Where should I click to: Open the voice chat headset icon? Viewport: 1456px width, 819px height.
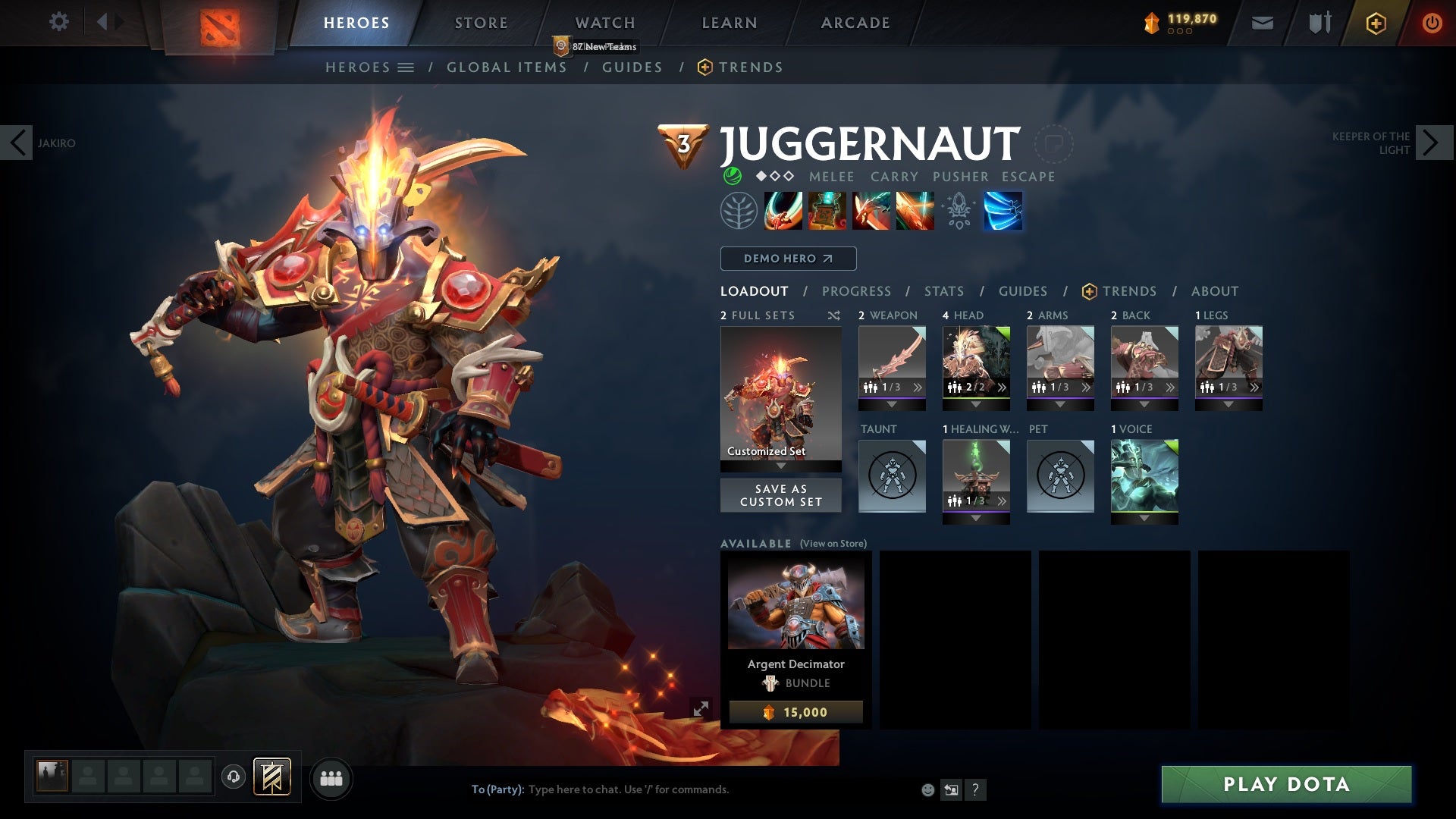click(232, 778)
